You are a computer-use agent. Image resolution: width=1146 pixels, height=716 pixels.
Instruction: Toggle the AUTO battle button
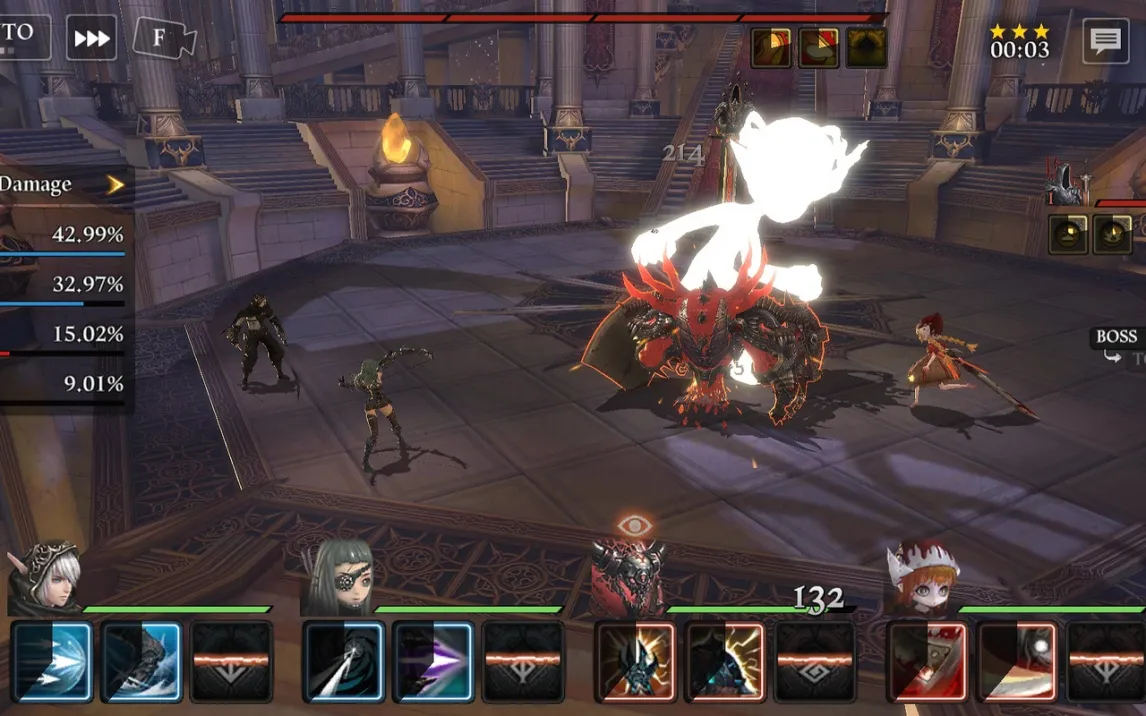click(22, 36)
